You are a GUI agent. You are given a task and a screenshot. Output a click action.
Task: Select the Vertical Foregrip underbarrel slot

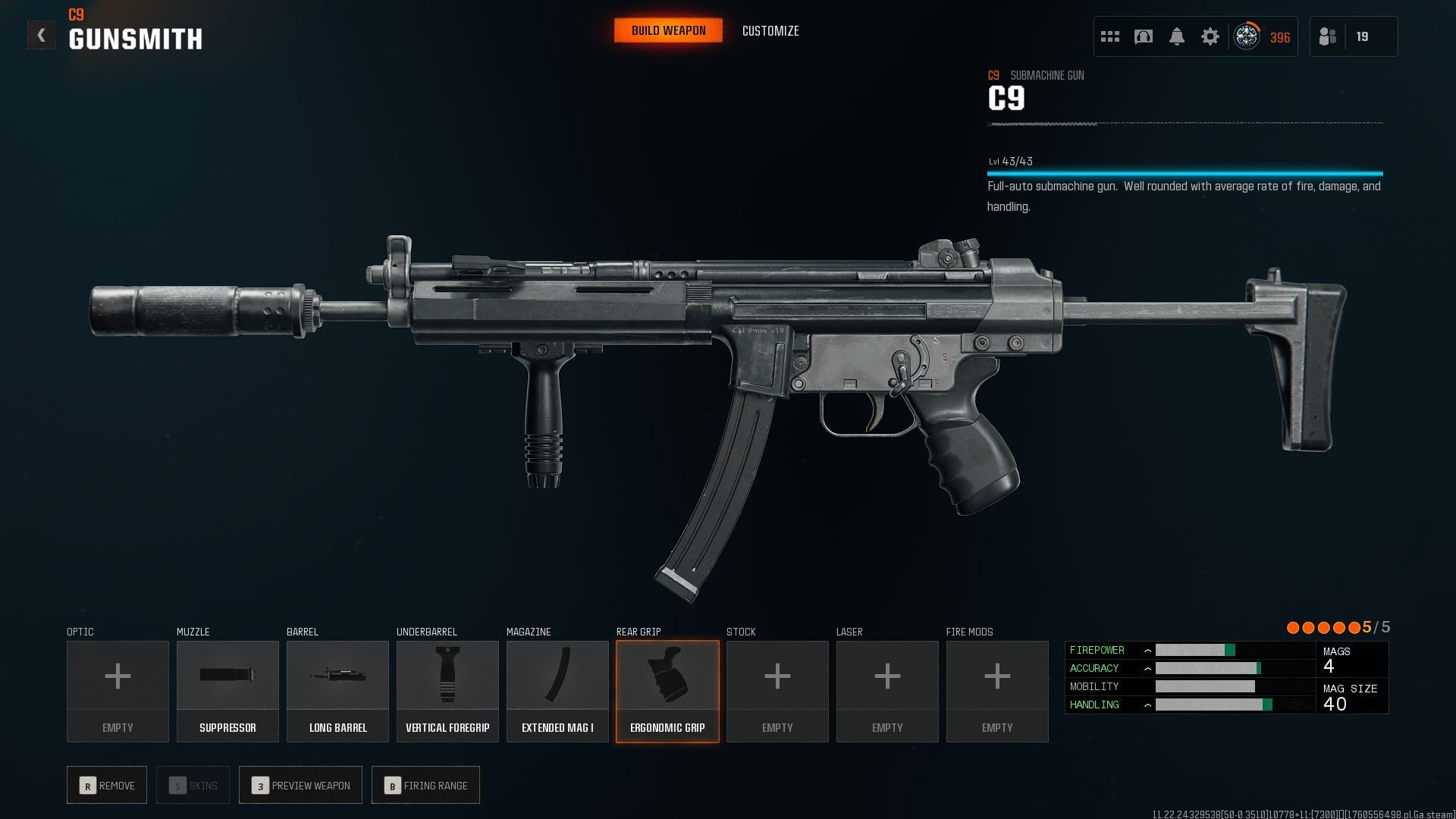(x=447, y=691)
